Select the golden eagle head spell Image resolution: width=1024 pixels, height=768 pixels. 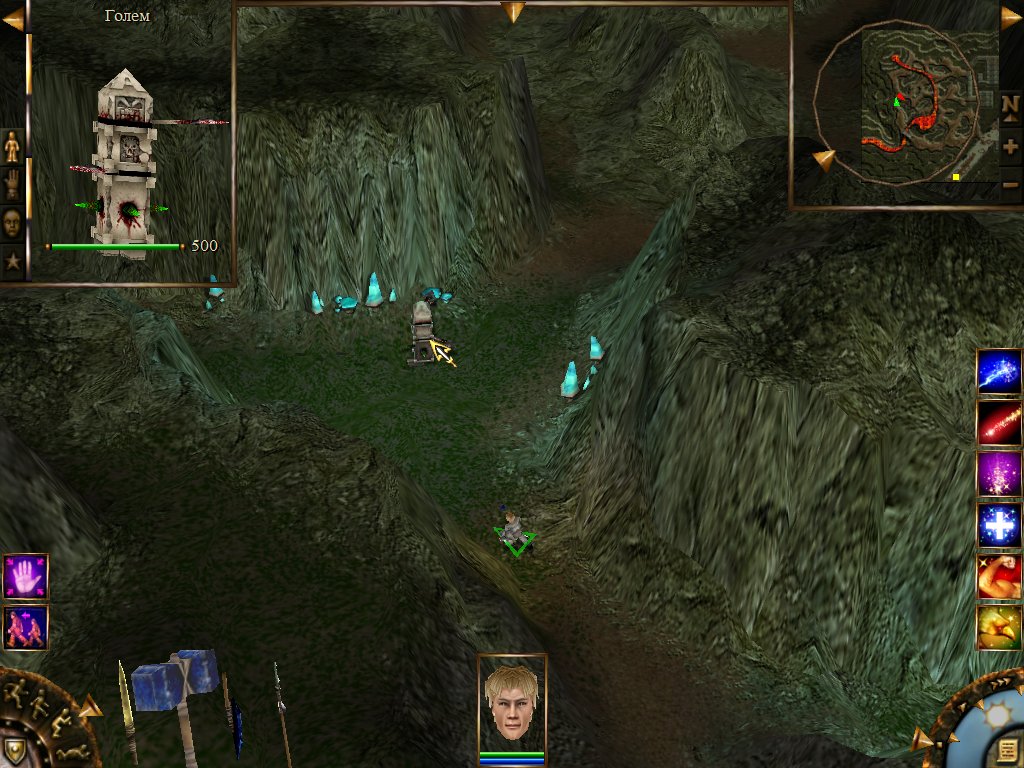click(998, 628)
